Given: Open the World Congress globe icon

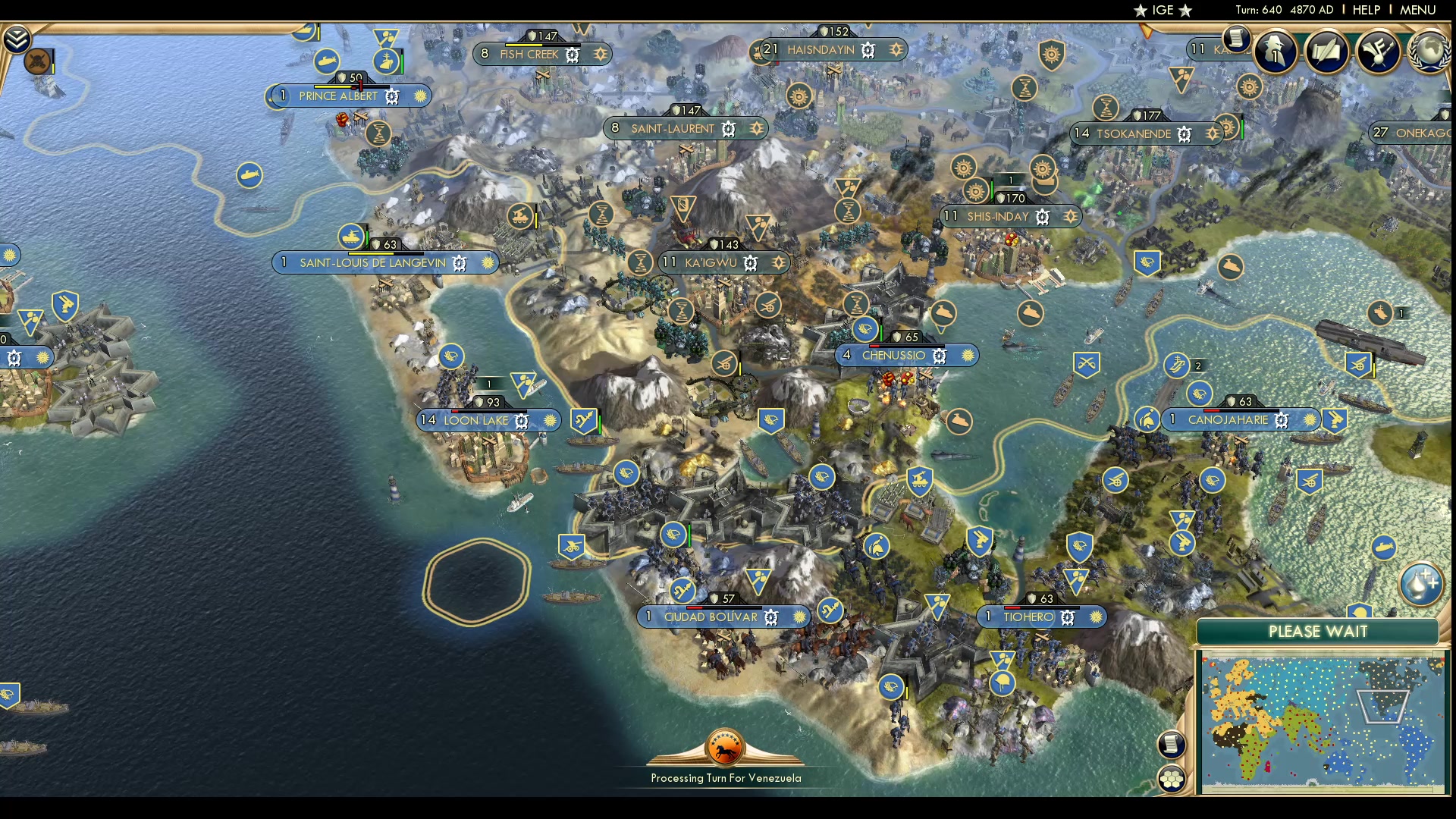Looking at the screenshot, I should 1429,52.
